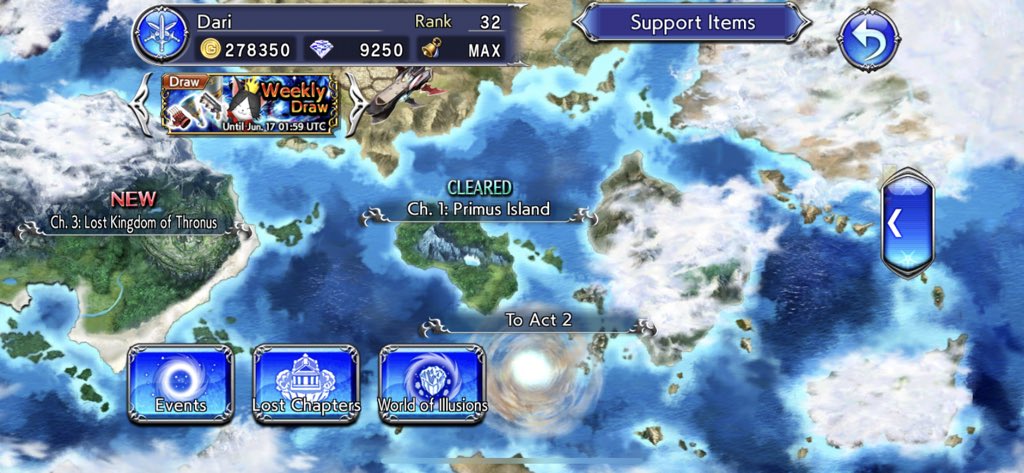Expand the side panel arrow tab
This screenshot has width=1024, height=473.
point(906,225)
